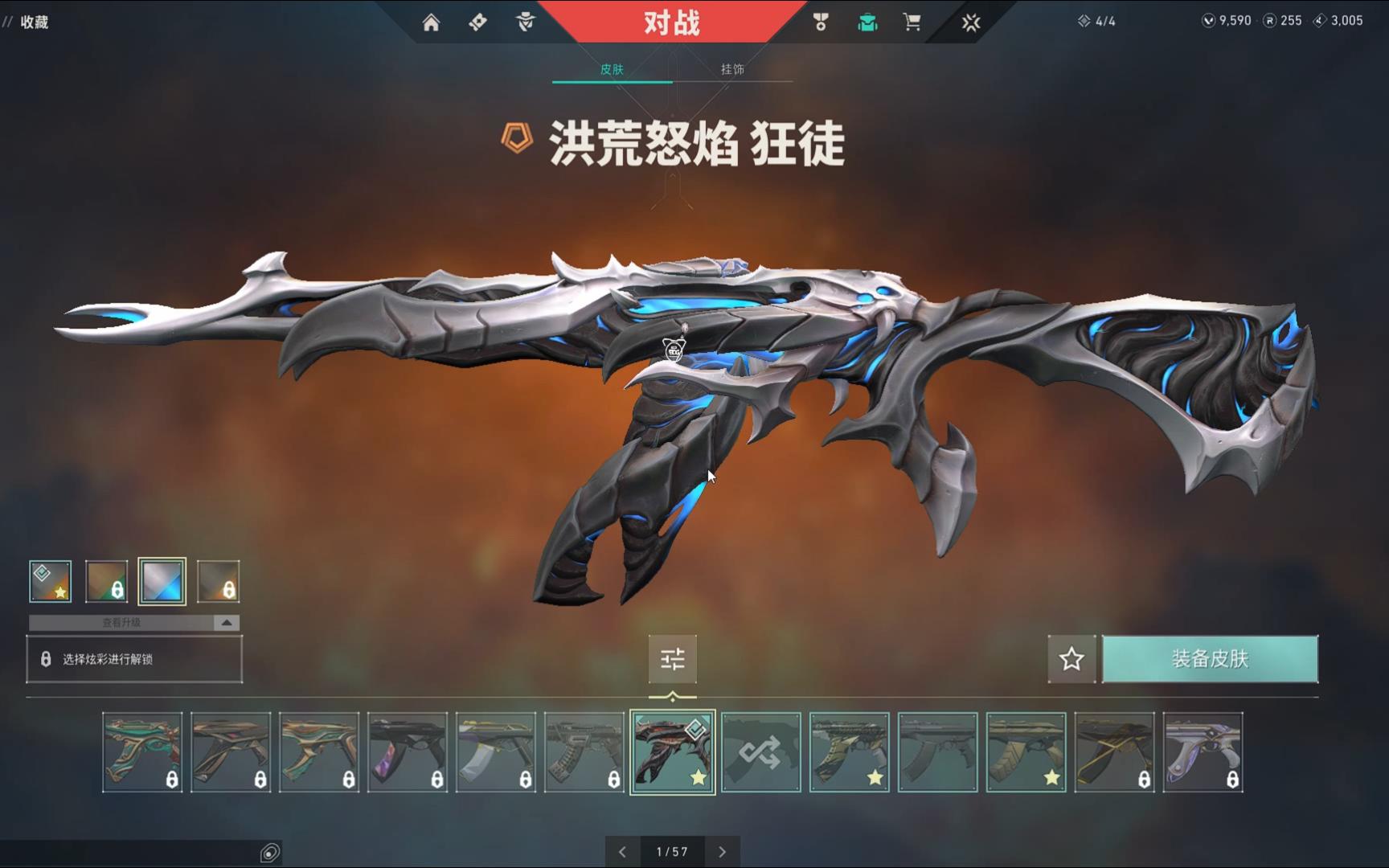Open the battle pass ticket icon
Image resolution: width=1389 pixels, height=868 pixels.
pos(478,23)
